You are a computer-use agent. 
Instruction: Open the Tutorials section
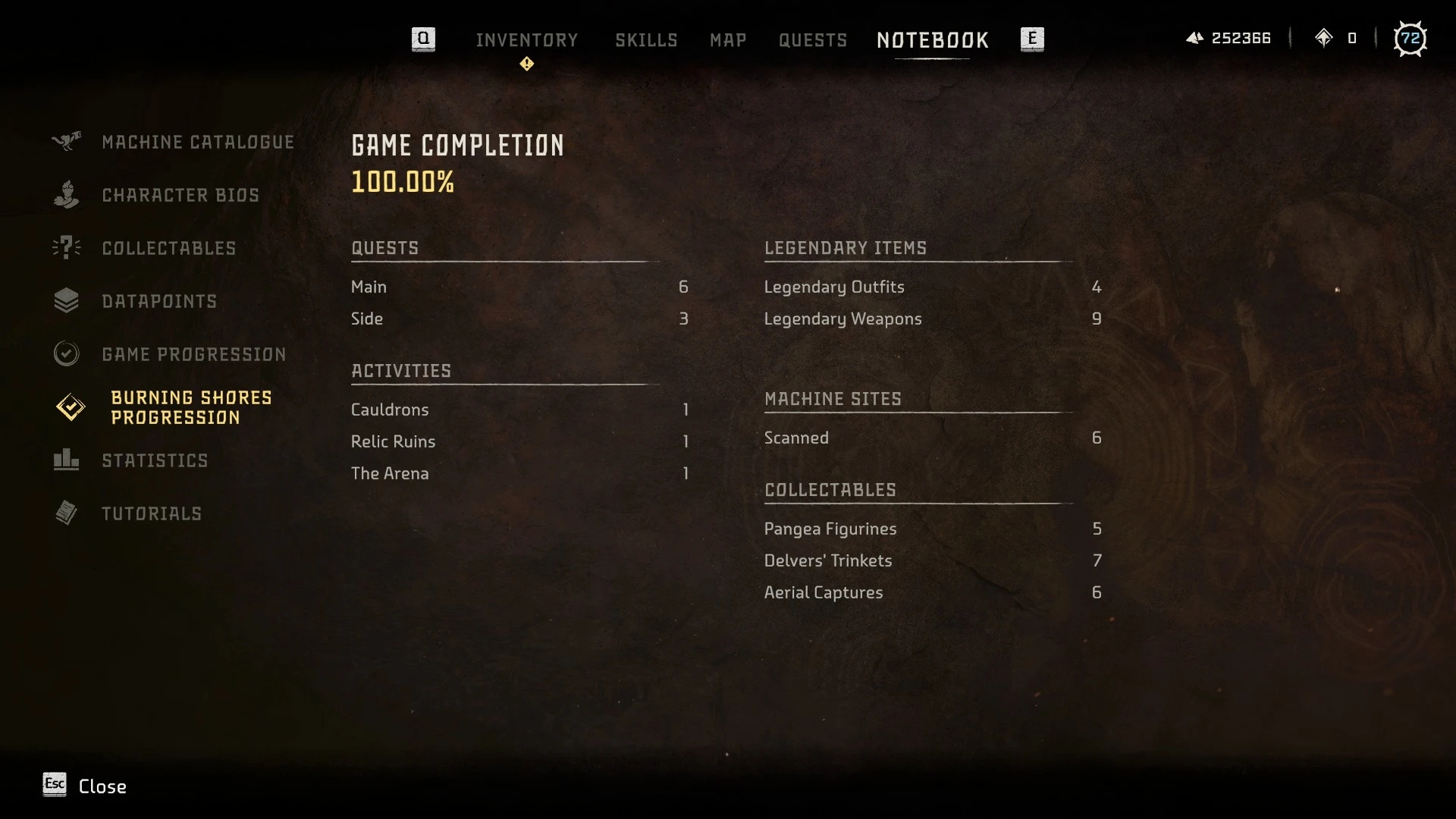pos(152,514)
